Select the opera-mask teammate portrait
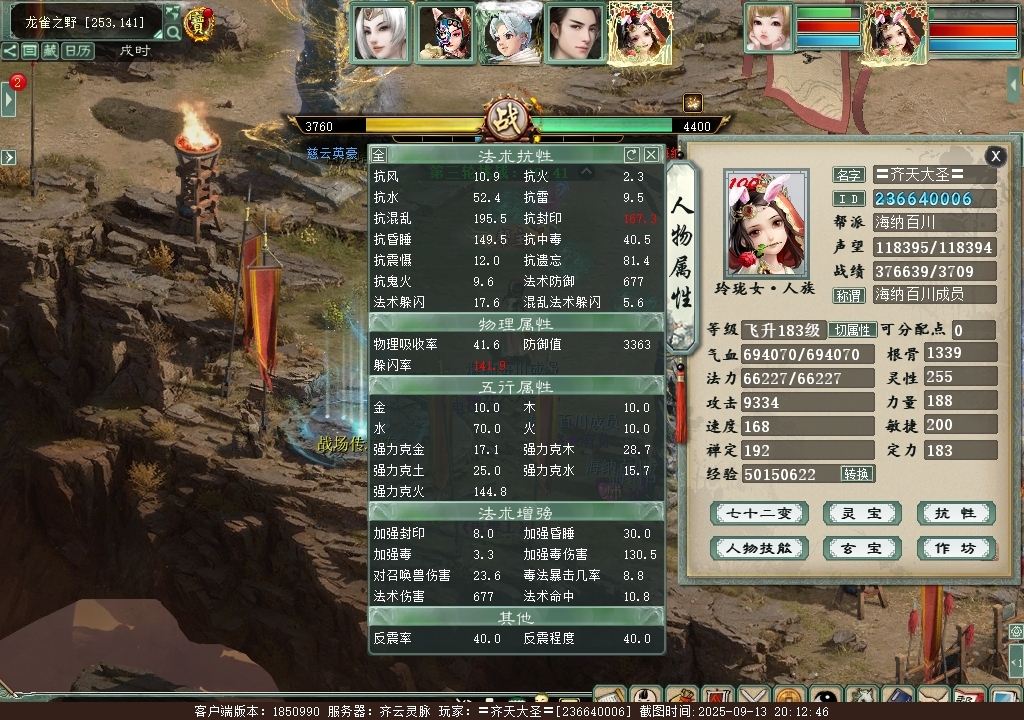Screen dimensions: 1024x720 click(x=444, y=35)
